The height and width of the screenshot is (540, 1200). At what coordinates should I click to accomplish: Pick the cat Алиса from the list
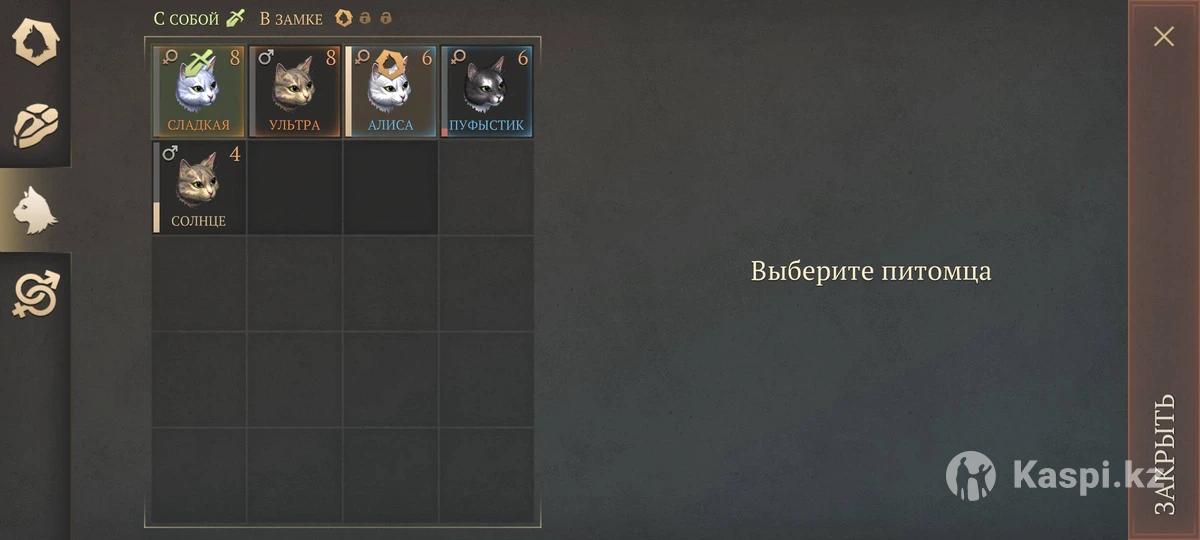tap(390, 92)
